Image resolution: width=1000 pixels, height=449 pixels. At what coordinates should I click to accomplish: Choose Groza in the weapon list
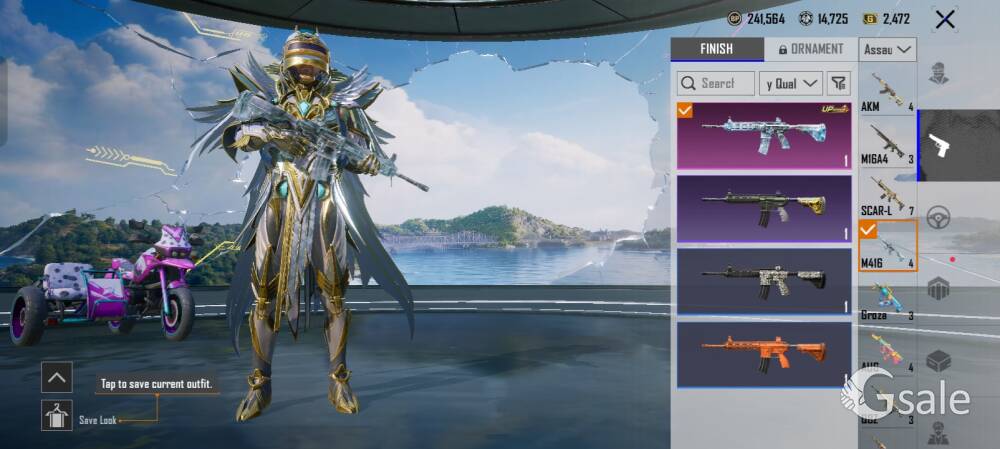pyautogui.click(x=888, y=300)
